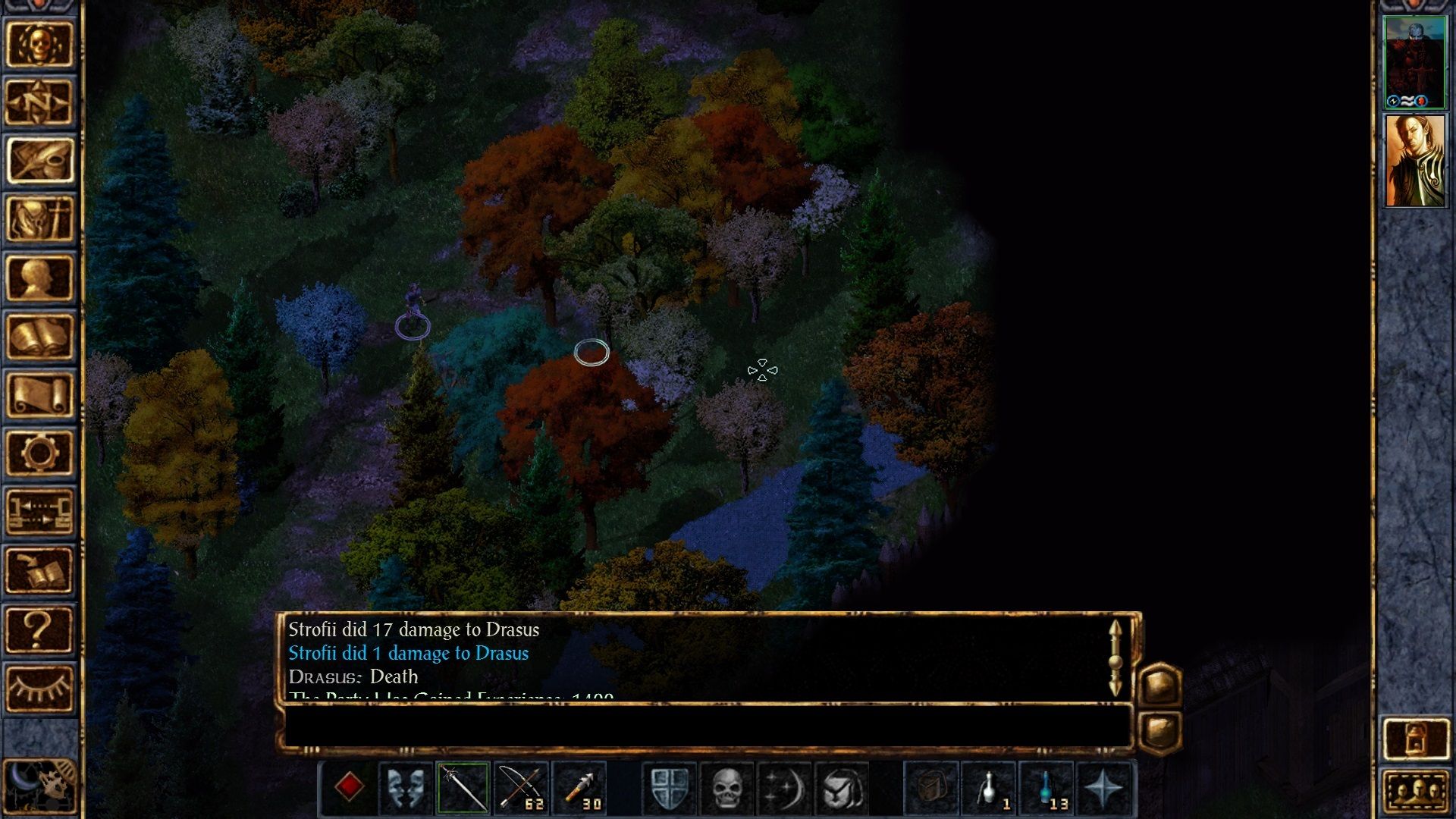1456x819 pixels.
Task: Open the character record head icon
Action: pyautogui.click(x=39, y=278)
